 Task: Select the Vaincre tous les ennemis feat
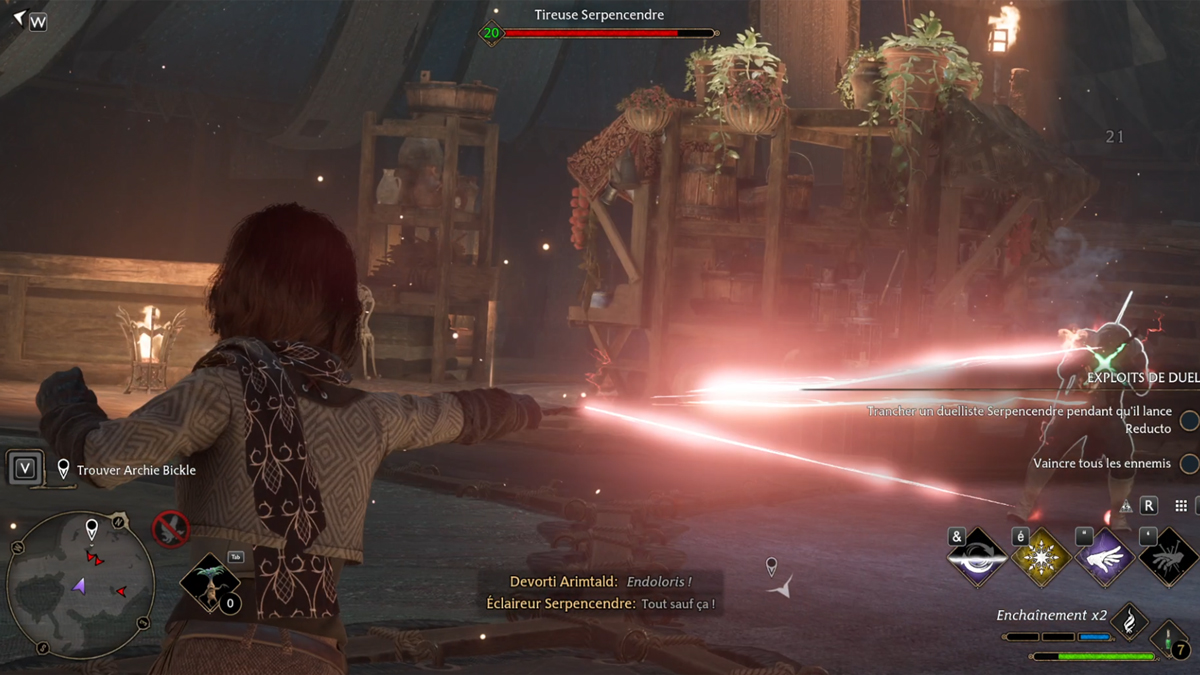pyautogui.click(x=1101, y=463)
